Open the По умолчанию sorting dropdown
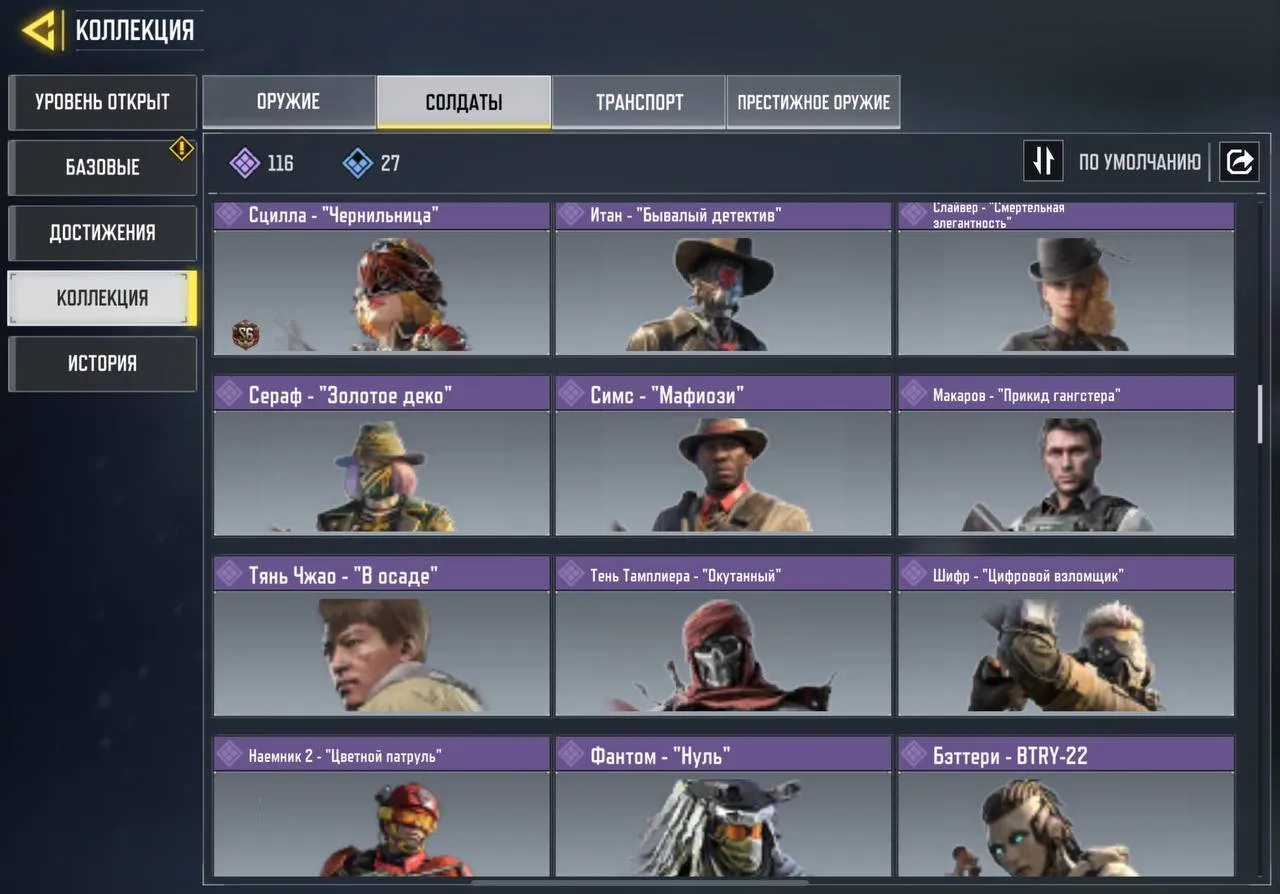This screenshot has height=894, width=1280. point(1140,161)
